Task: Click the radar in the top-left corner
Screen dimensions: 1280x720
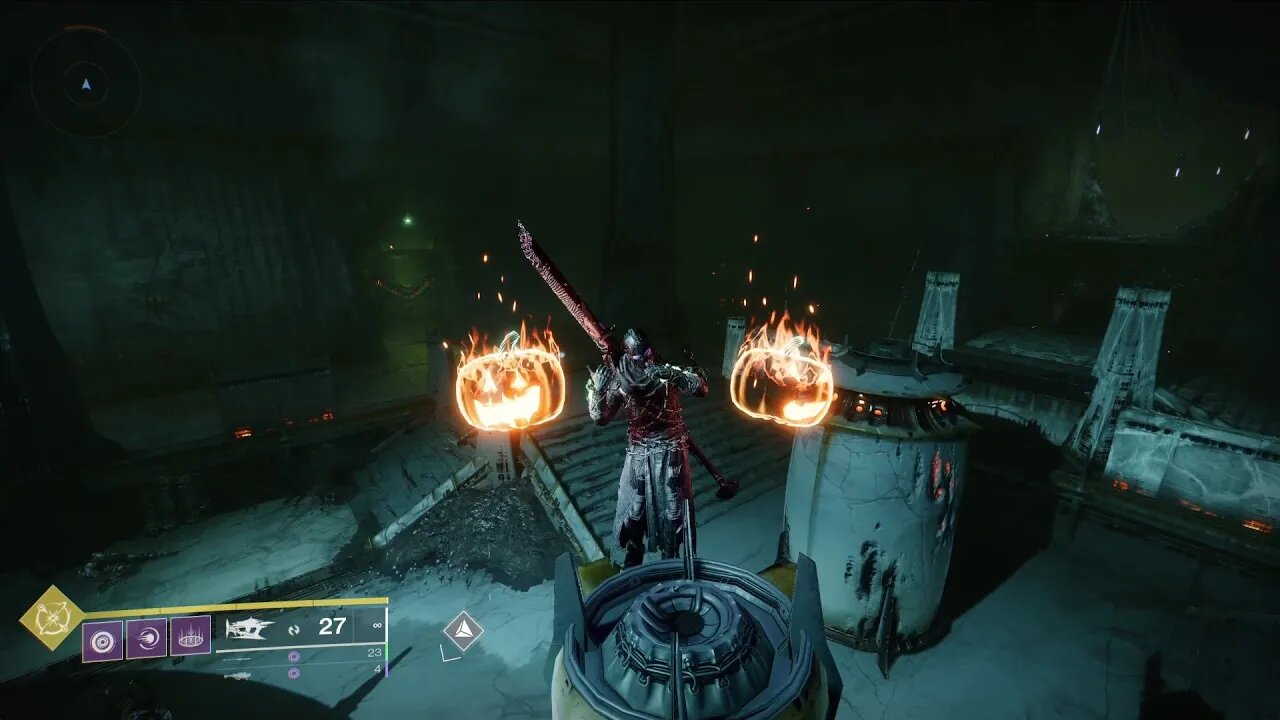Action: [85, 83]
